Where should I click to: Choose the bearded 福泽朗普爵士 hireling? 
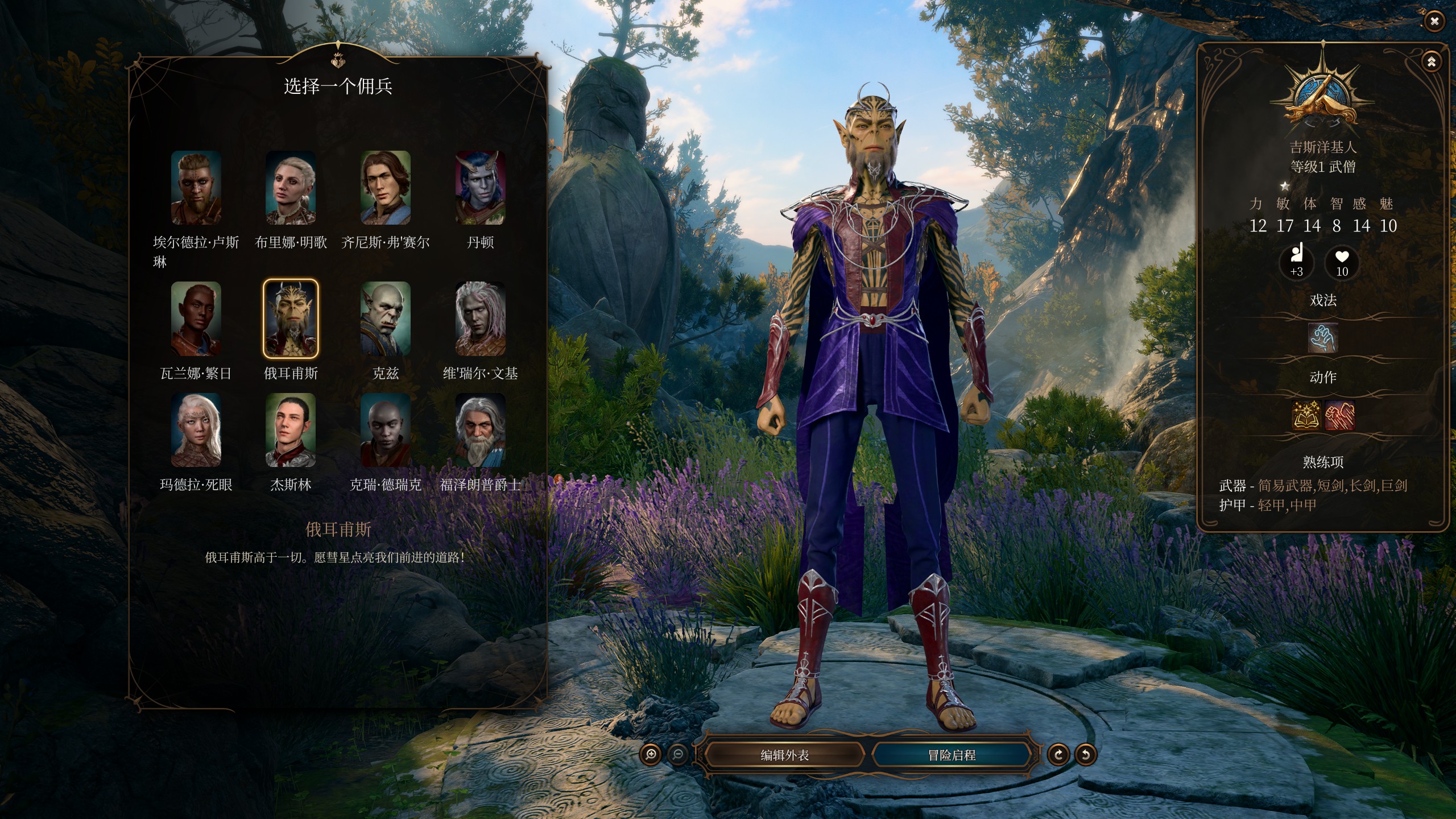(480, 430)
